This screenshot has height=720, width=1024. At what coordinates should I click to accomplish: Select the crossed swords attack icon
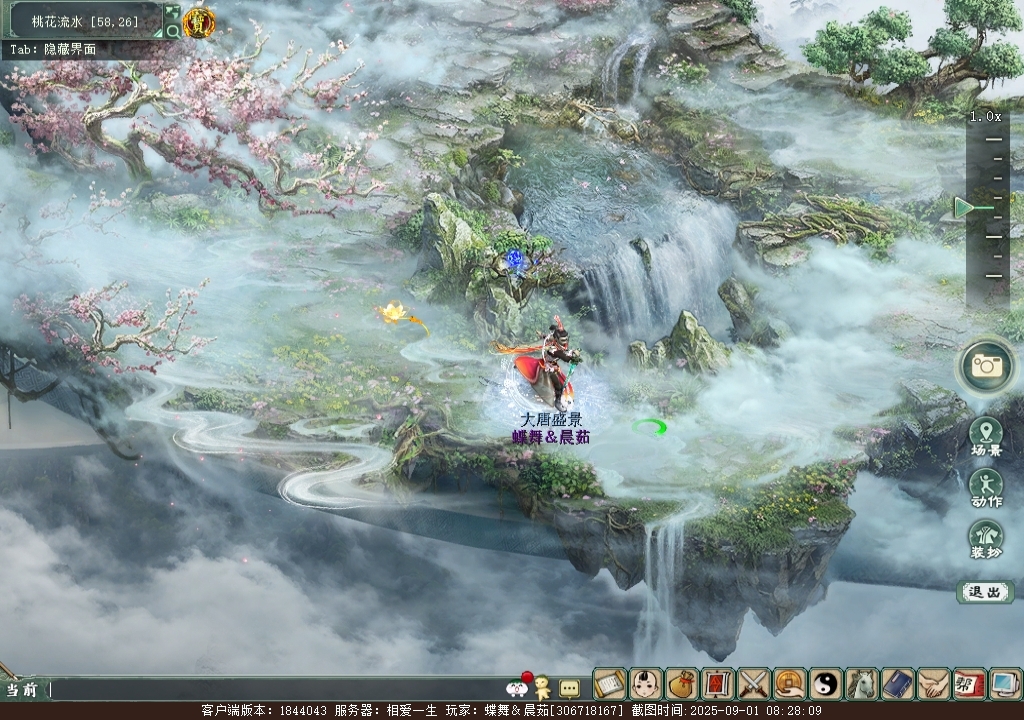[753, 684]
